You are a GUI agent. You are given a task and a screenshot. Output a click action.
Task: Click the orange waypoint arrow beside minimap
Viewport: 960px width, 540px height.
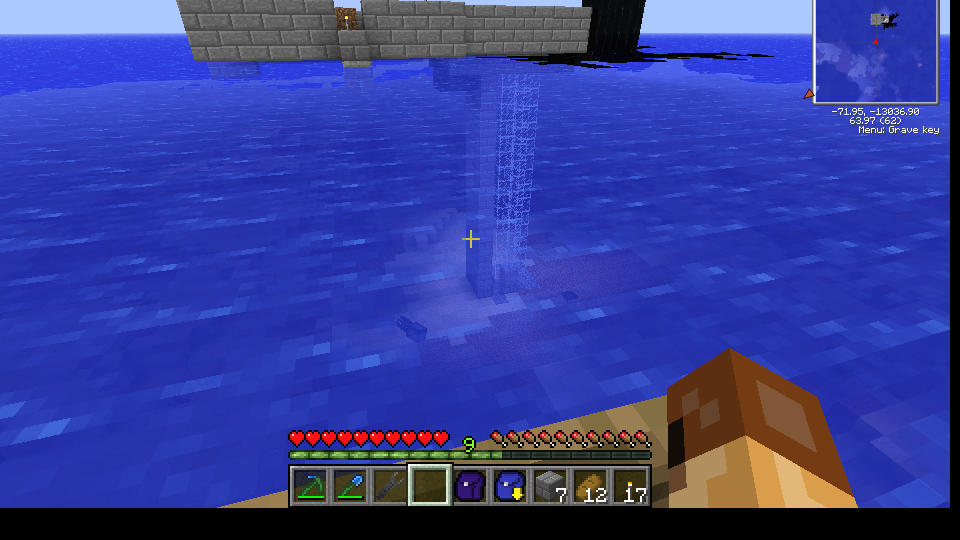808,94
